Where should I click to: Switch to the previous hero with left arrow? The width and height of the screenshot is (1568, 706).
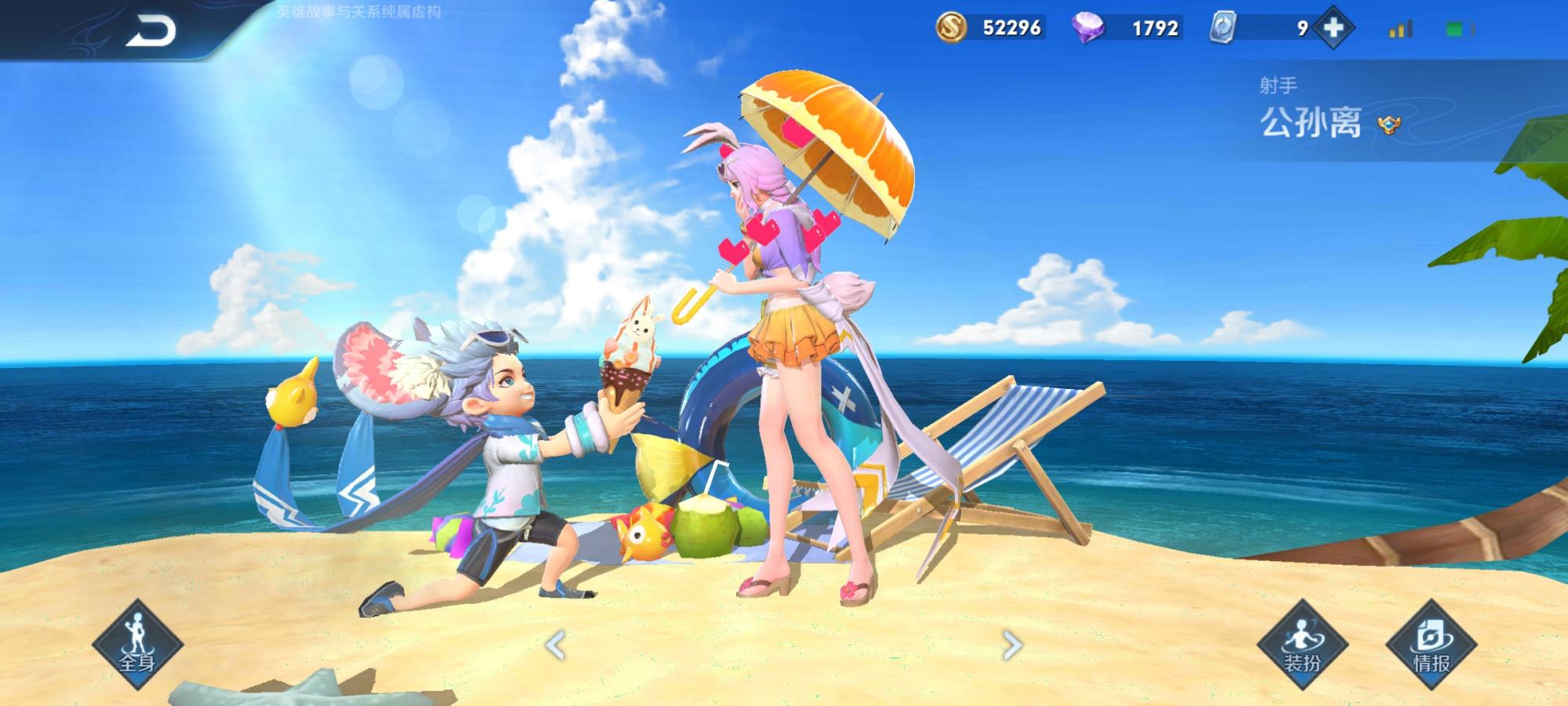[x=555, y=646]
